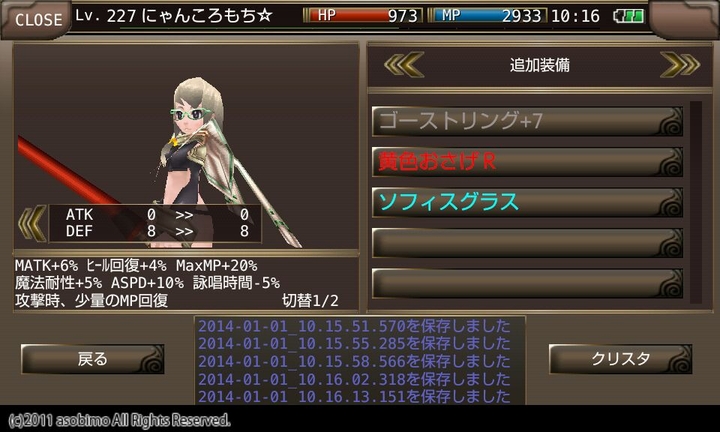Choose the ソフィスグラス equipment row
Viewport: 720px width, 432px height.
coord(527,202)
